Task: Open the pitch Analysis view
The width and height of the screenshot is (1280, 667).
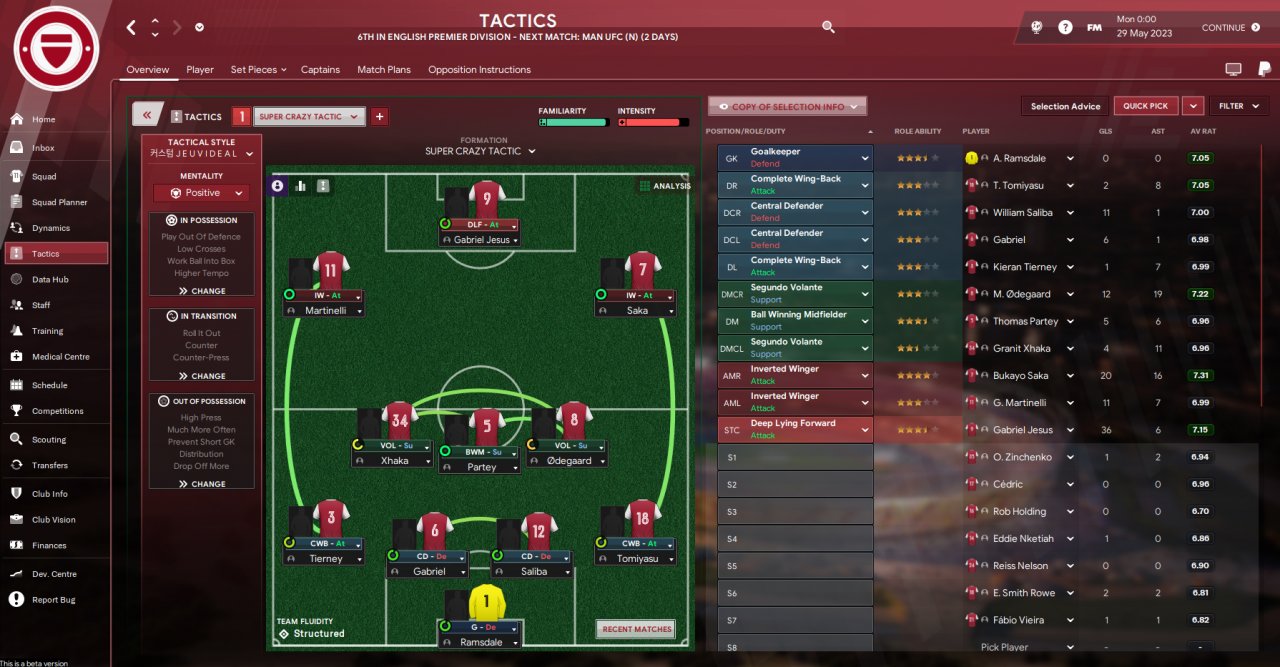Action: (x=664, y=186)
